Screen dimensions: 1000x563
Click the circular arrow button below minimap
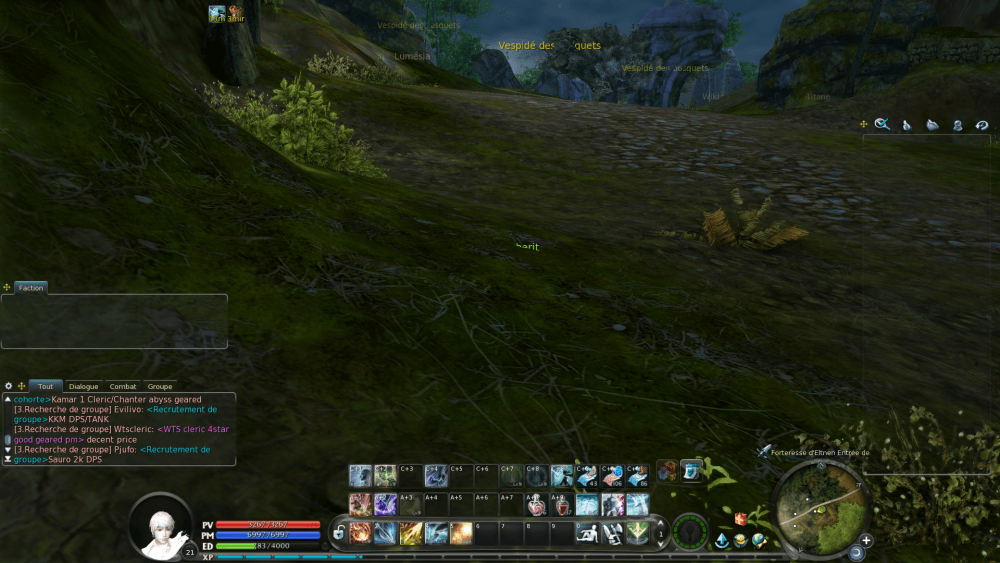point(856,552)
